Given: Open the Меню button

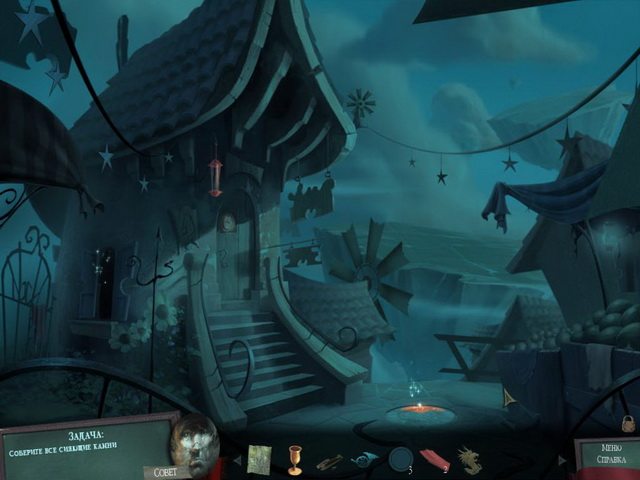Looking at the screenshot, I should pos(612,449).
